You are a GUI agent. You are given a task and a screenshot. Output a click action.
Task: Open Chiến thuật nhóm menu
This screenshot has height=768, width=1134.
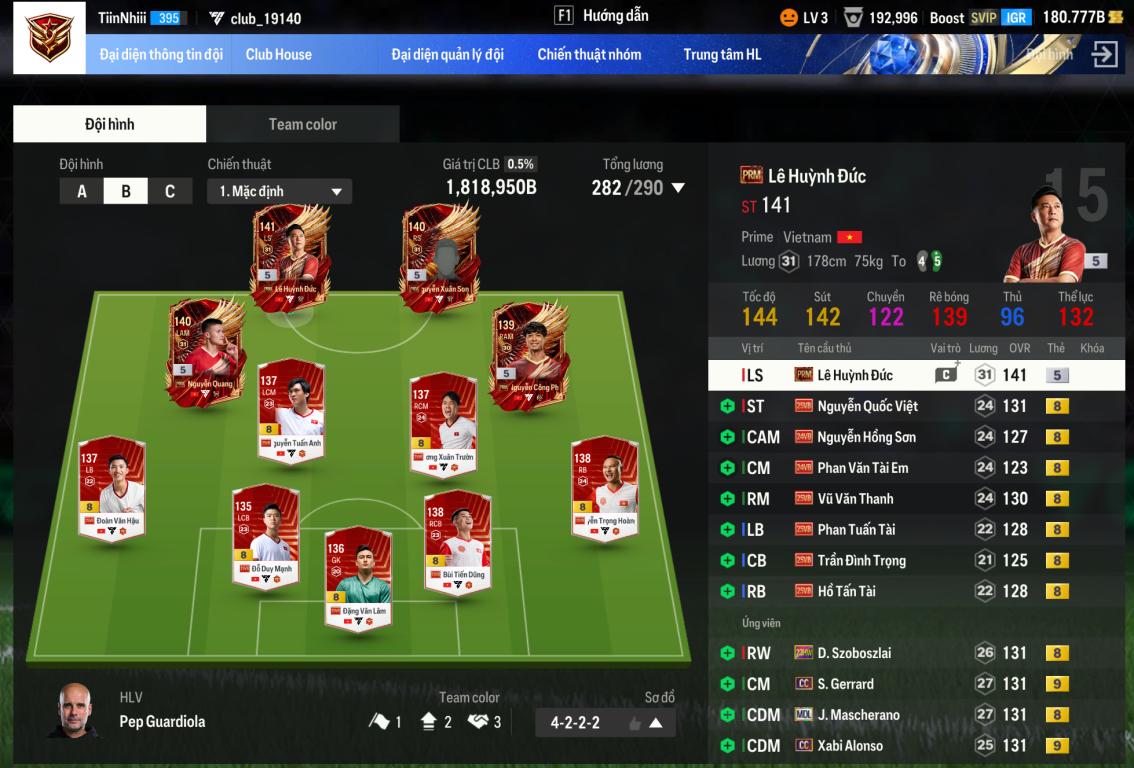(x=589, y=54)
